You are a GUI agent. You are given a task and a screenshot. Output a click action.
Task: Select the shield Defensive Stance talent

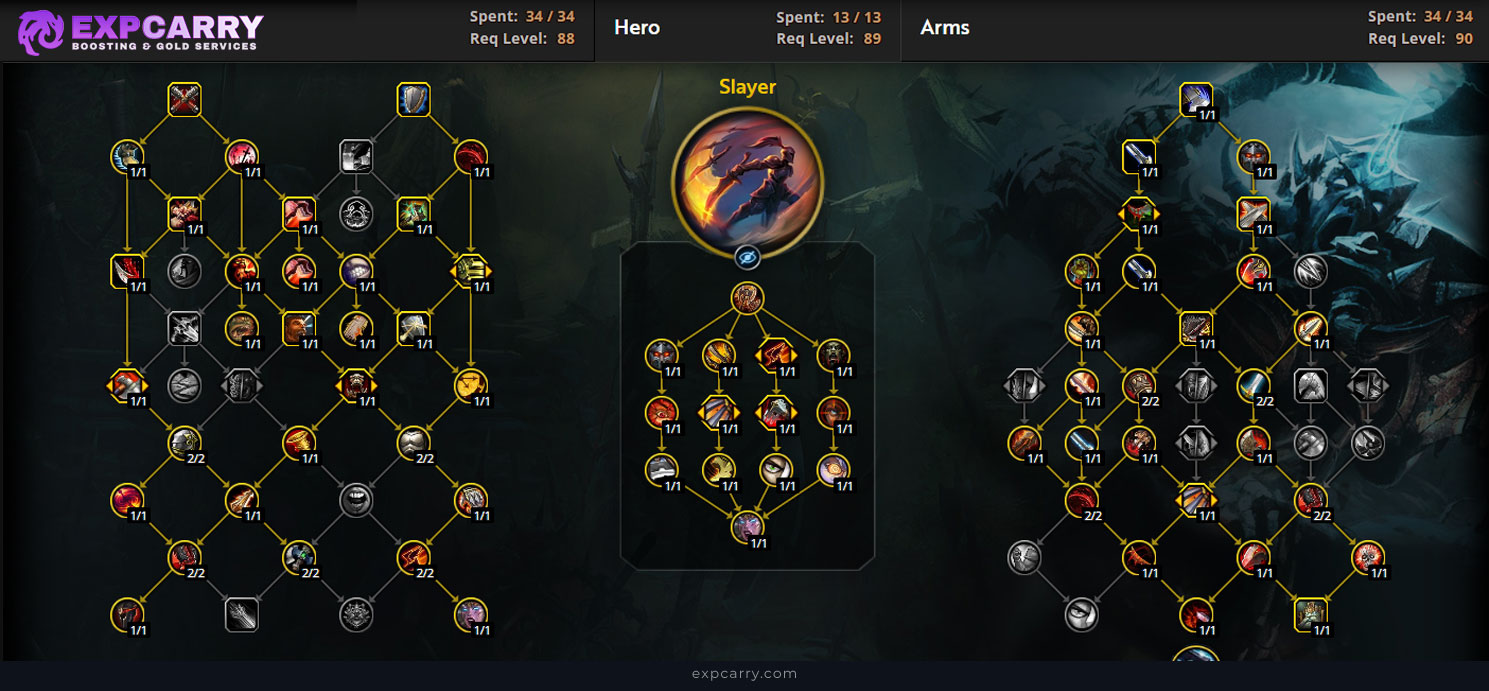[413, 99]
